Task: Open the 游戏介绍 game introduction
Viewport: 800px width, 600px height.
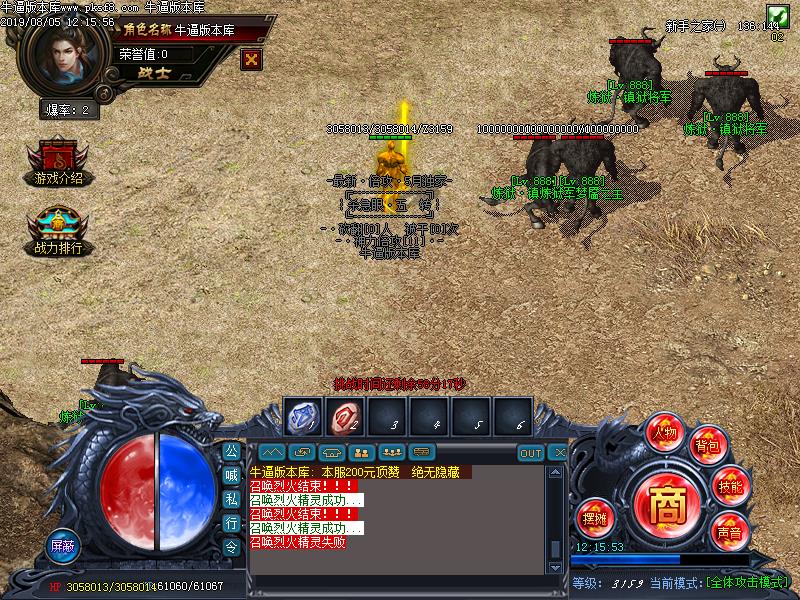Action: 58,163
